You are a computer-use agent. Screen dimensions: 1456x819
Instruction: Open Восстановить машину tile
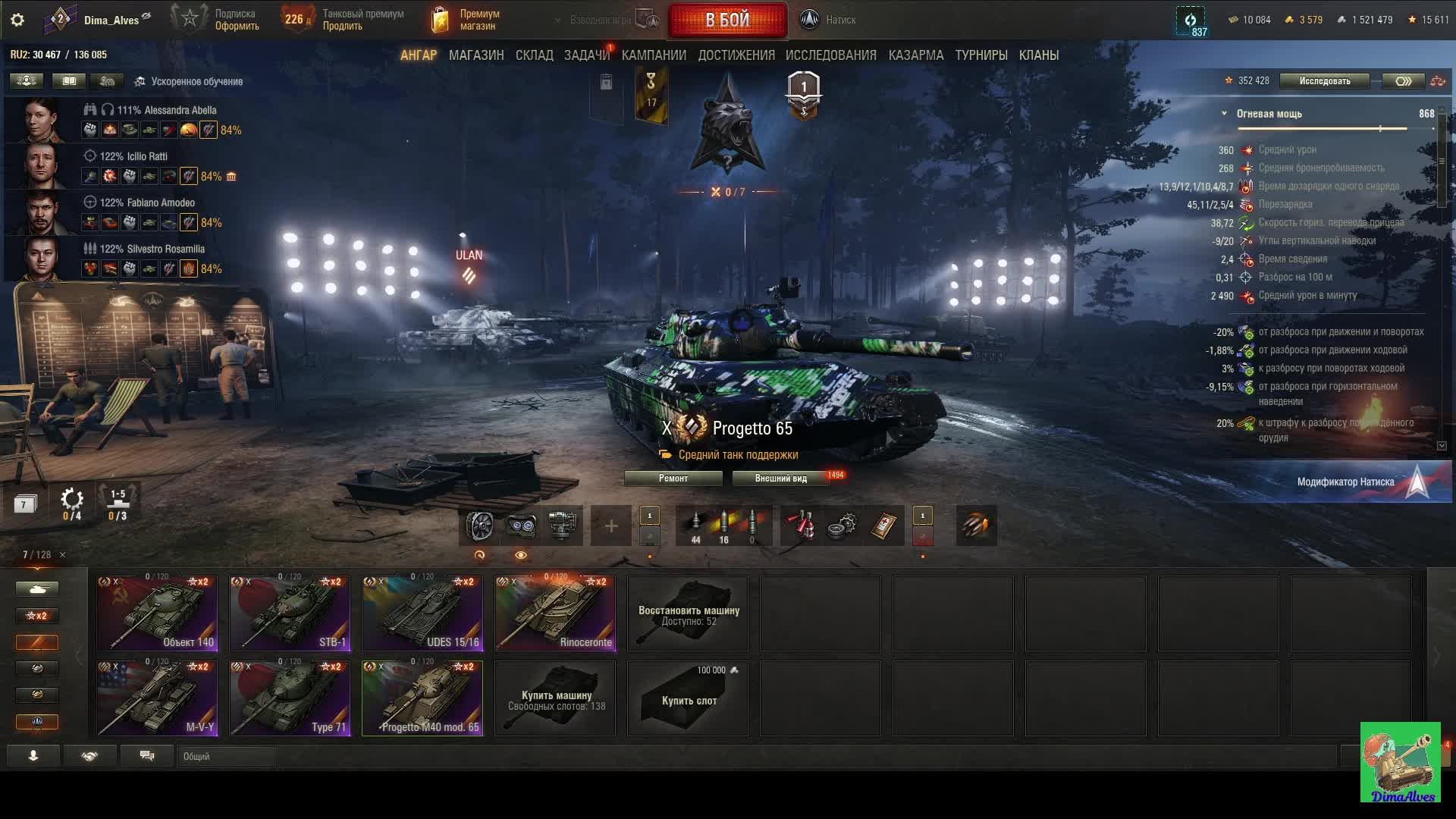(x=688, y=613)
